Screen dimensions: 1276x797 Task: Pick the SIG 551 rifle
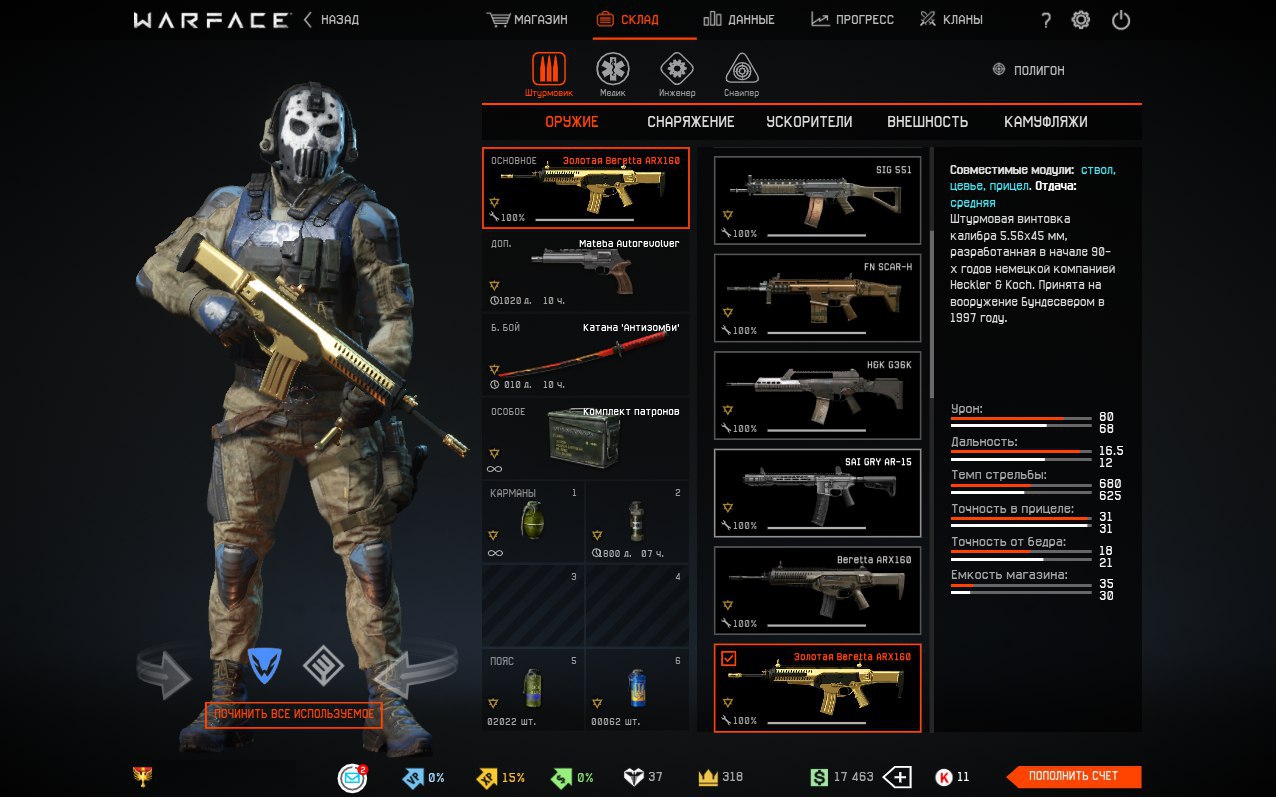click(x=817, y=200)
